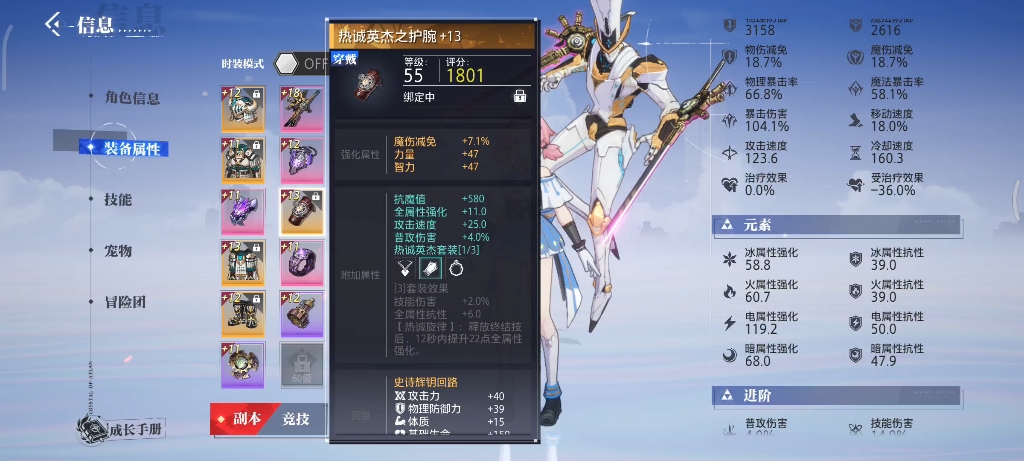Select the +13 bracer equipment slot
This screenshot has width=1024, height=461.
301,210
